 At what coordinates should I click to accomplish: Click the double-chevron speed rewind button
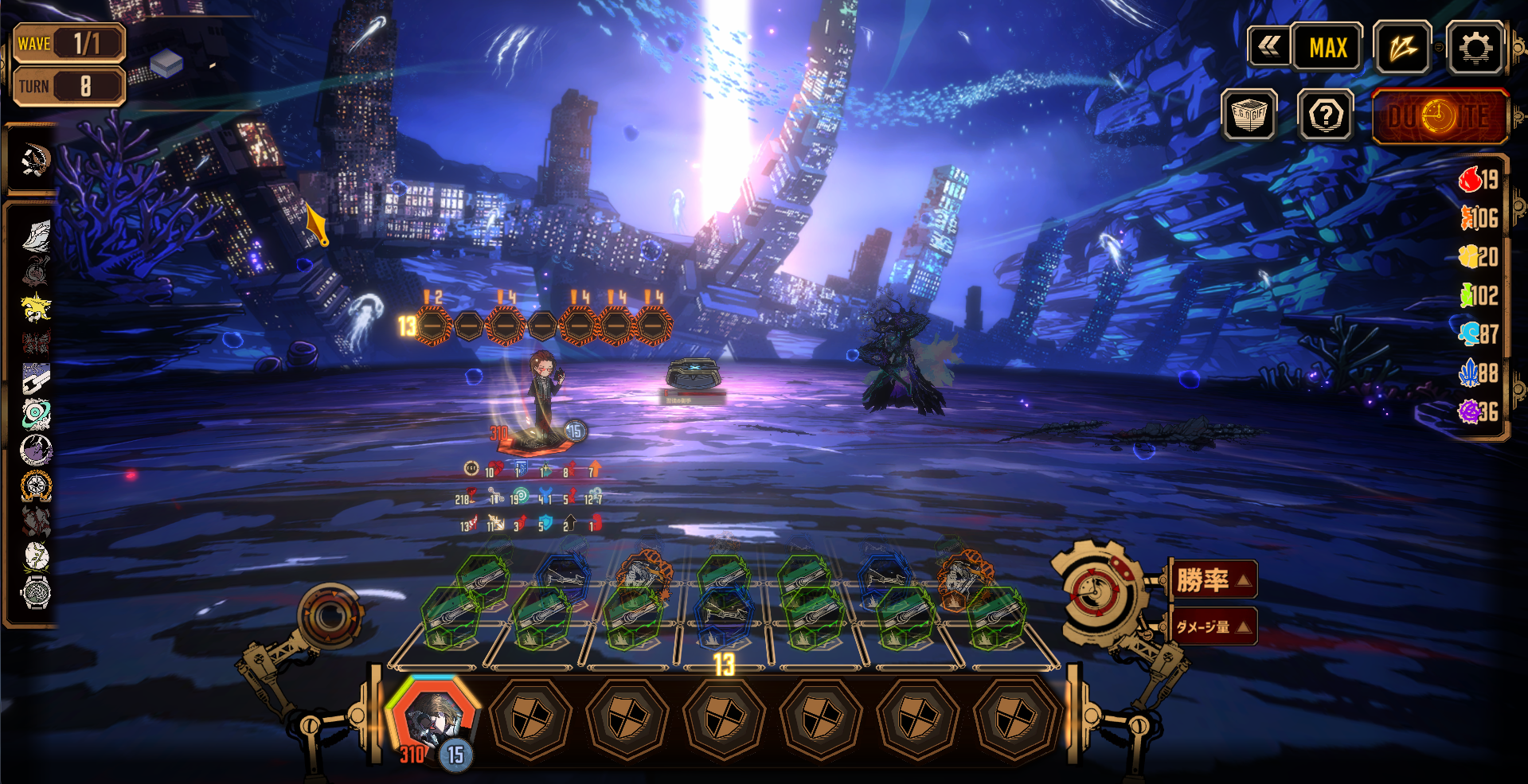1268,47
